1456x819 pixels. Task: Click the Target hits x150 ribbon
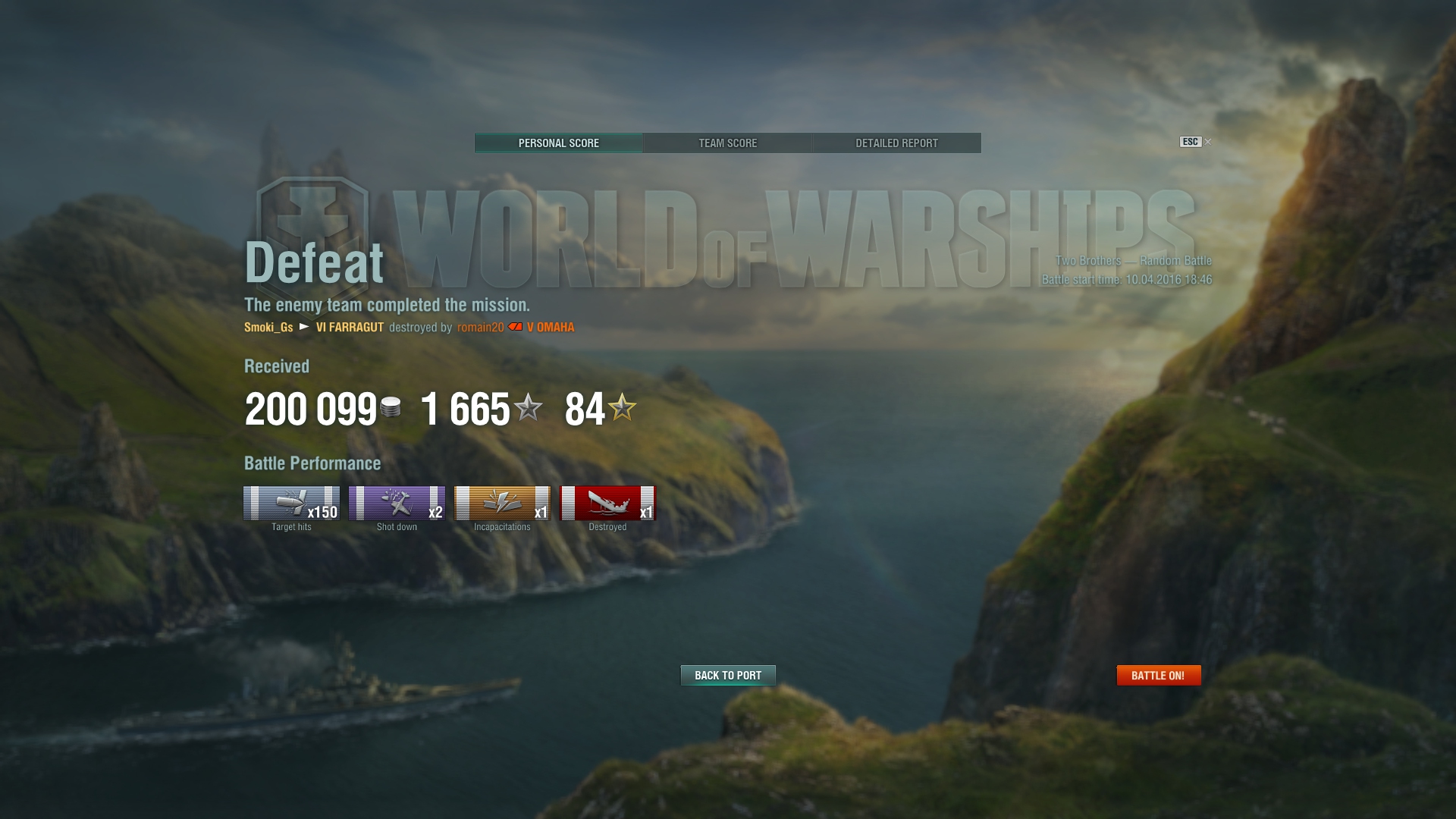[291, 504]
